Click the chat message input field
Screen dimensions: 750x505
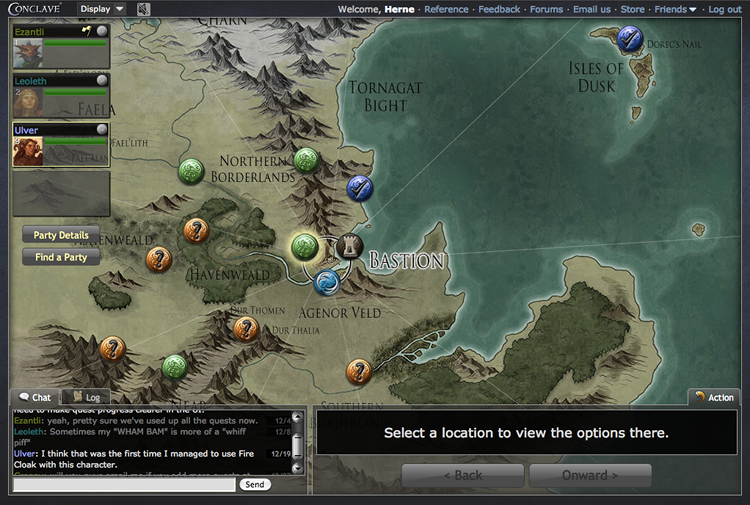pyautogui.click(x=125, y=484)
